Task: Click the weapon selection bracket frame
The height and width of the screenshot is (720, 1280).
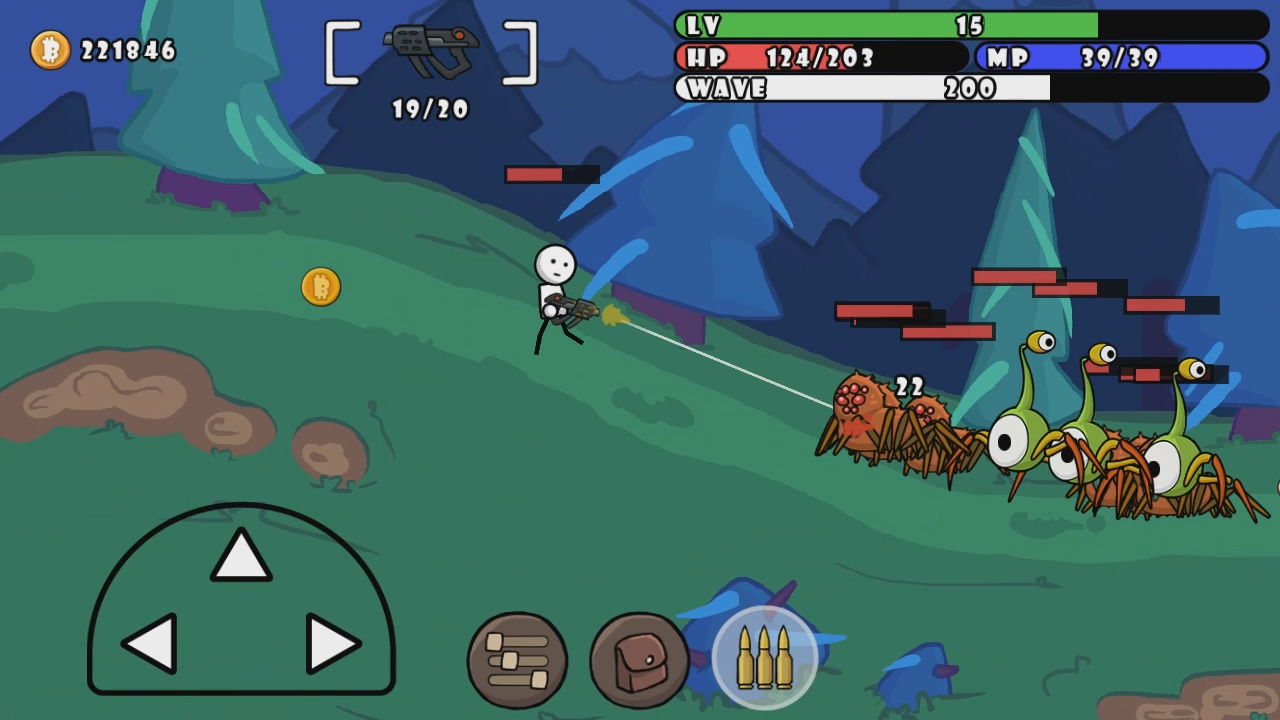Action: click(428, 50)
